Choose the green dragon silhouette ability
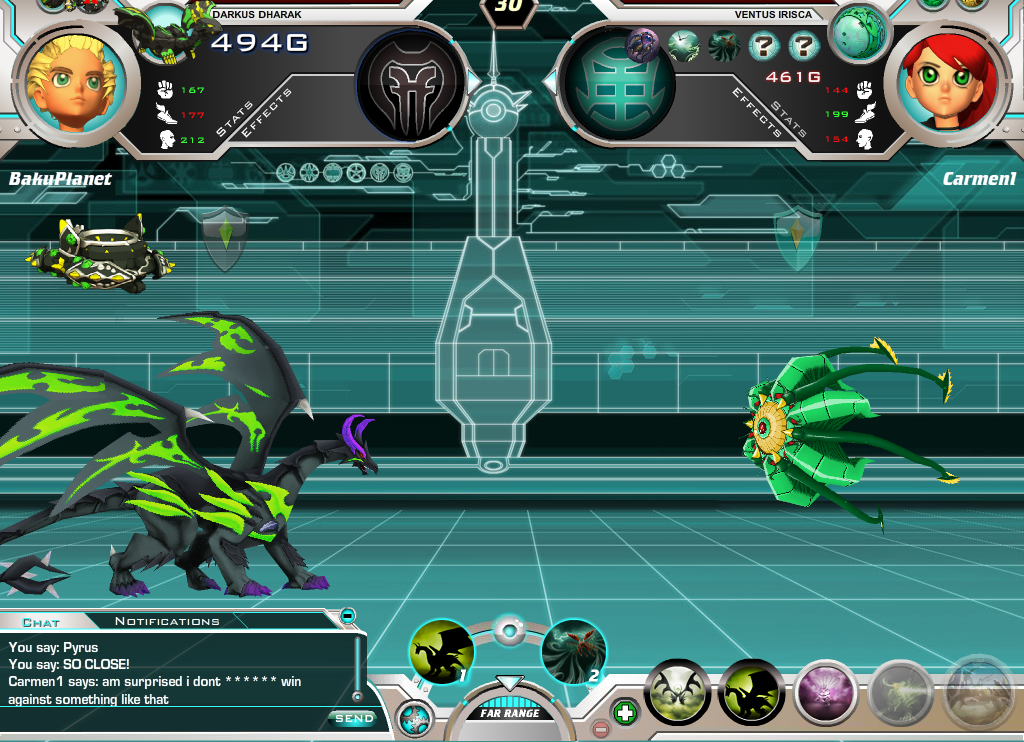 [x=751, y=691]
